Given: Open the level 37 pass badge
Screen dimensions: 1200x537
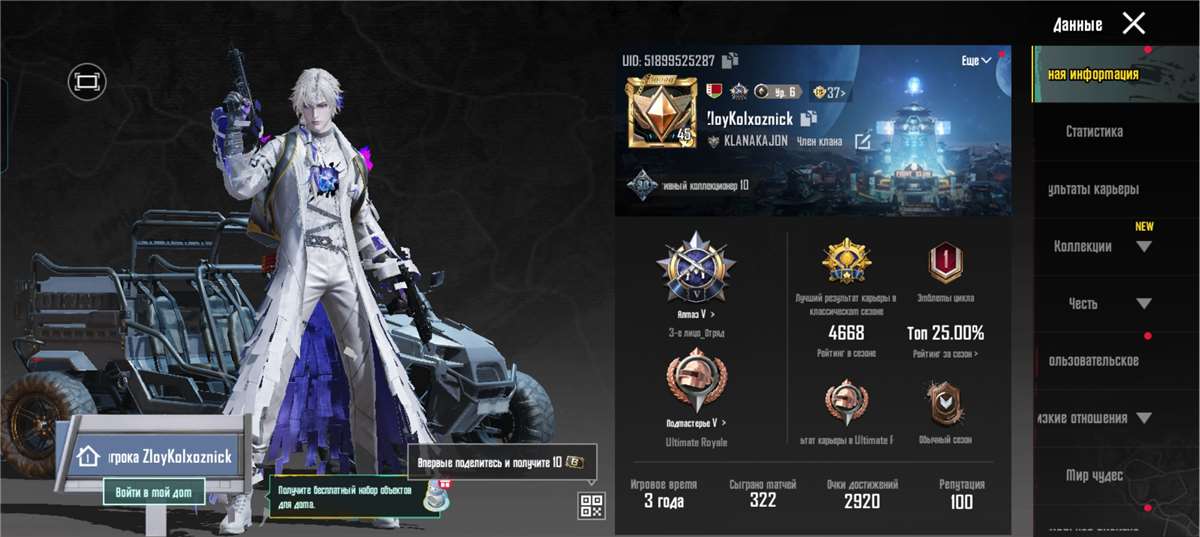Looking at the screenshot, I should pyautogui.click(x=828, y=93).
